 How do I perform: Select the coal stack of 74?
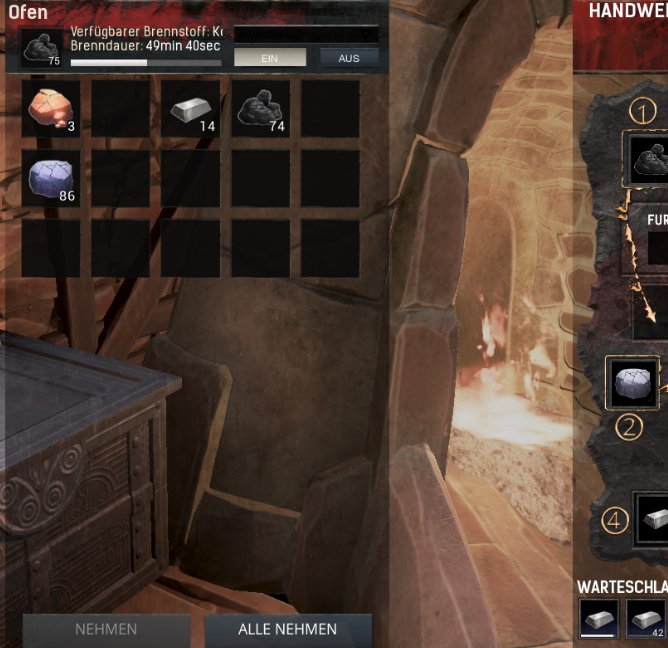(x=260, y=108)
